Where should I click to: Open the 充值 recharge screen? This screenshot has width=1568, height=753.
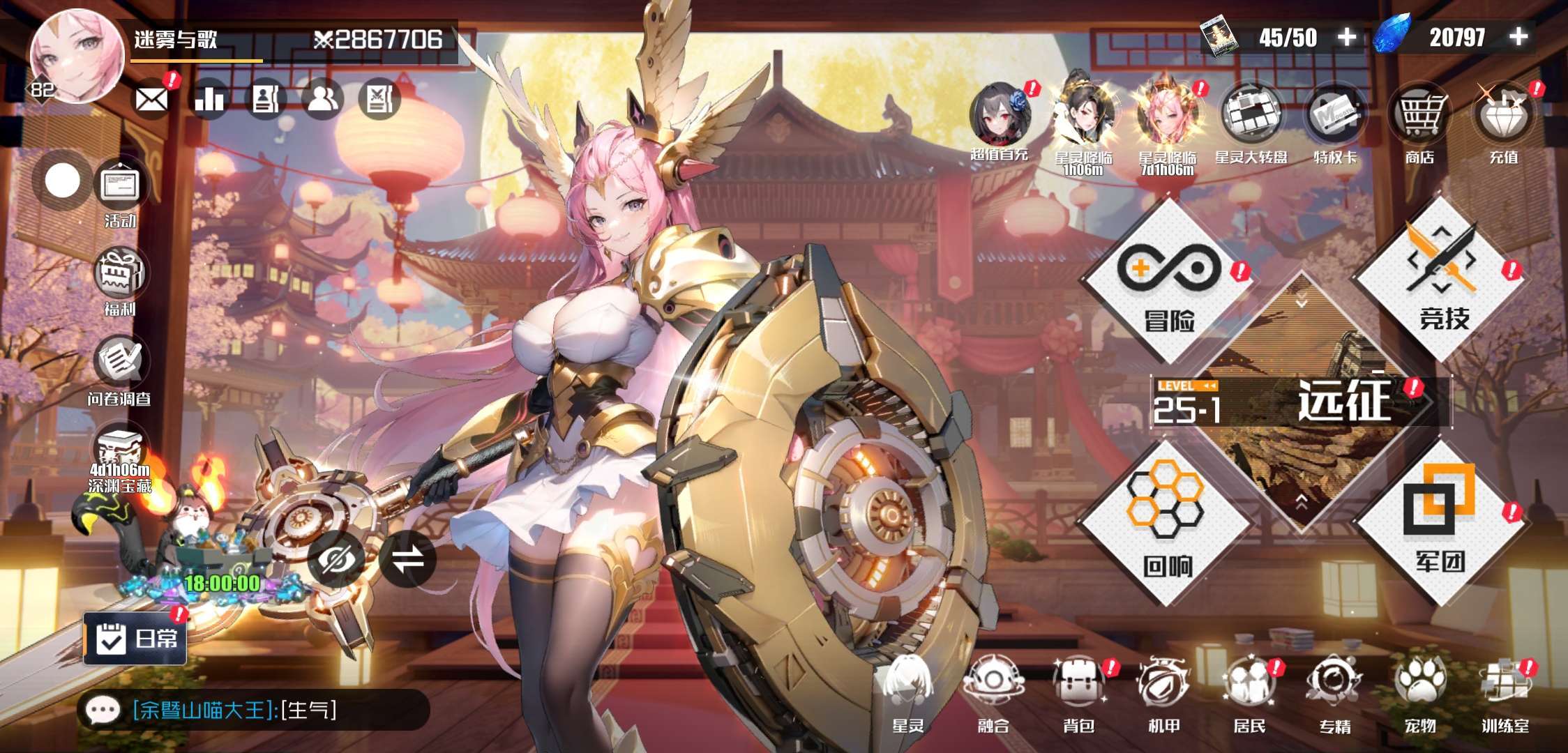tap(1503, 122)
